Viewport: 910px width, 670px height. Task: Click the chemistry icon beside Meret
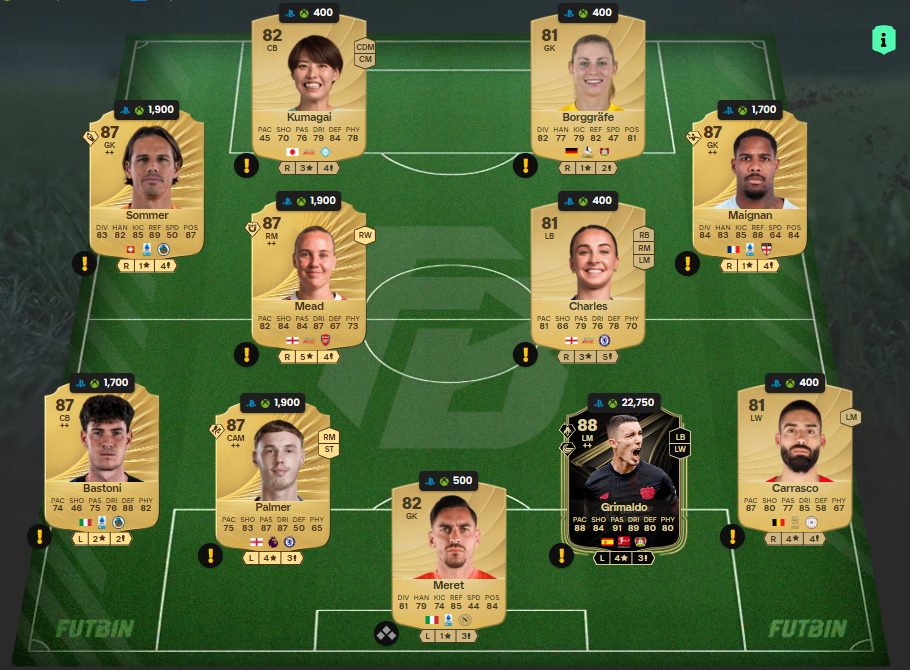tap(387, 633)
